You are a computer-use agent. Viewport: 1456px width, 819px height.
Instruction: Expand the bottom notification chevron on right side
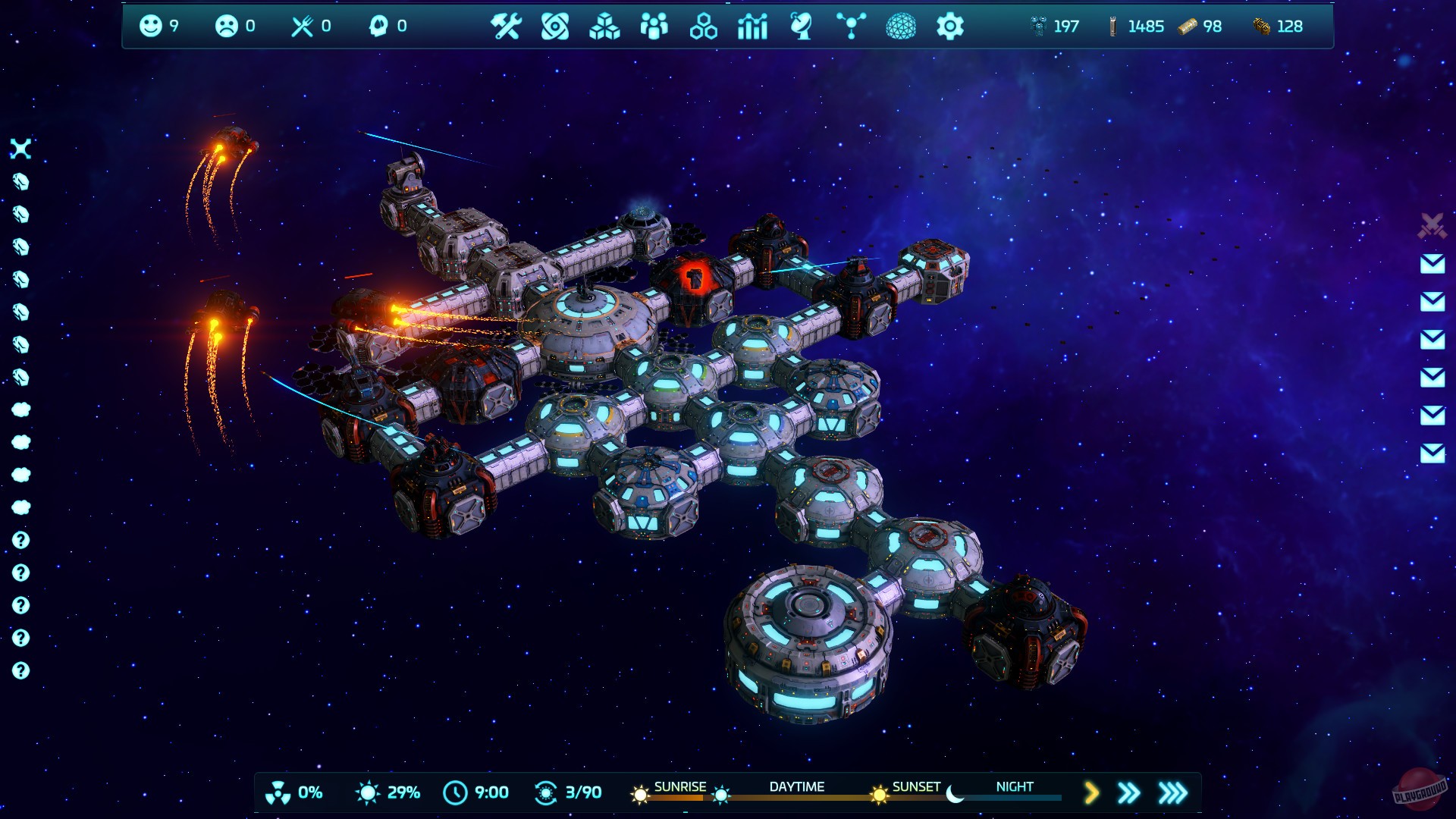click(x=1429, y=449)
